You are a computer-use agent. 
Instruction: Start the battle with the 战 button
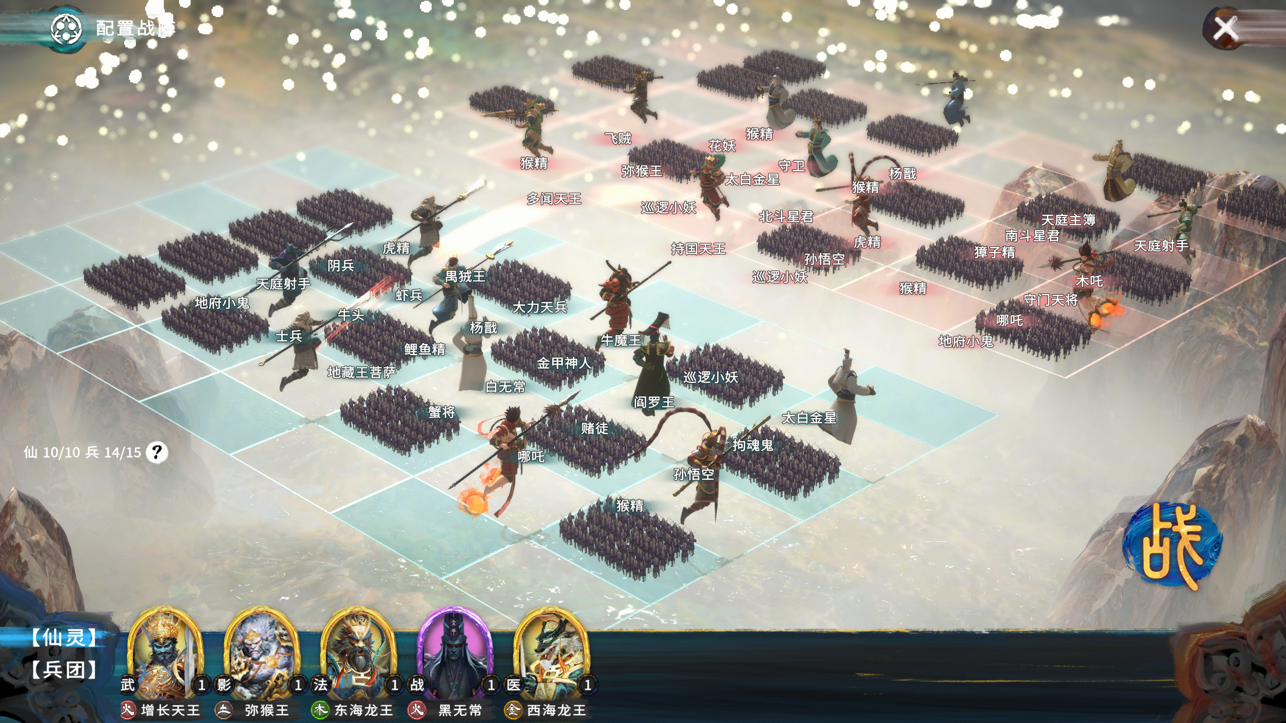pyautogui.click(x=1171, y=546)
